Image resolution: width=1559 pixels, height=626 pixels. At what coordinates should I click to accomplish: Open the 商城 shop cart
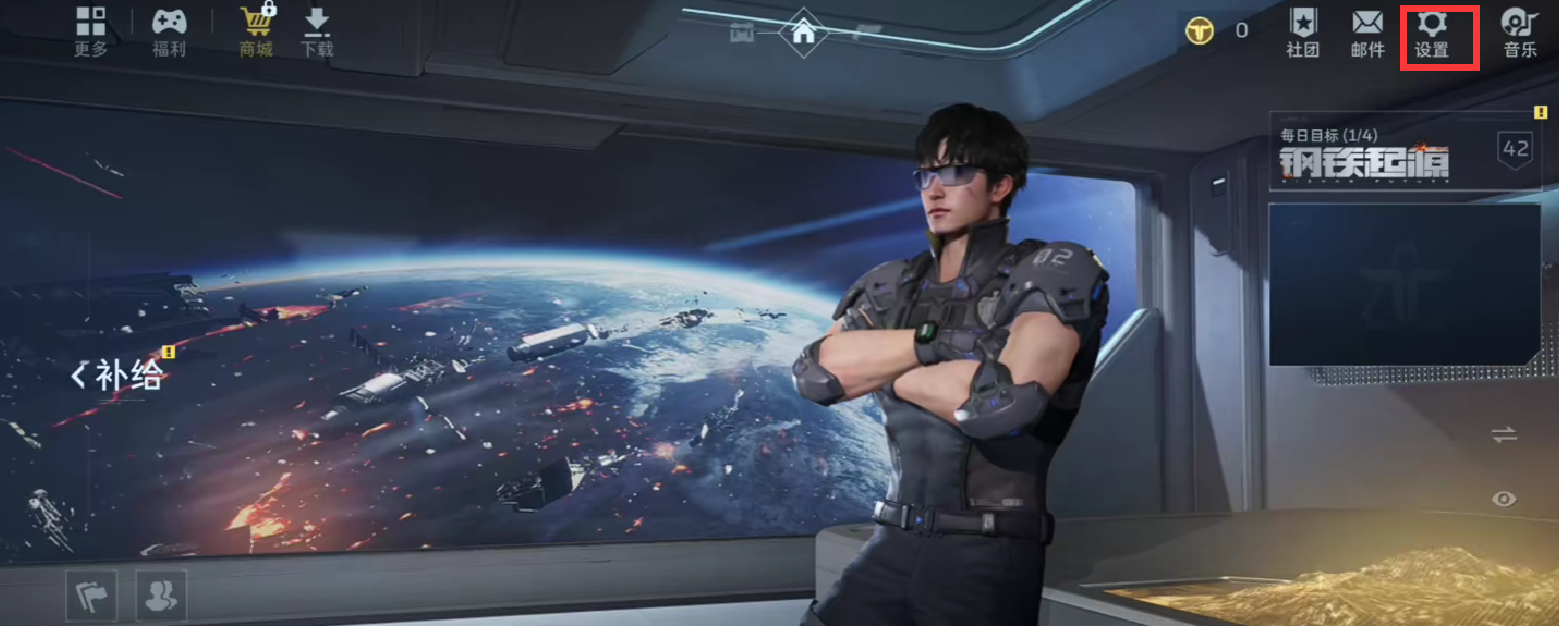(256, 31)
